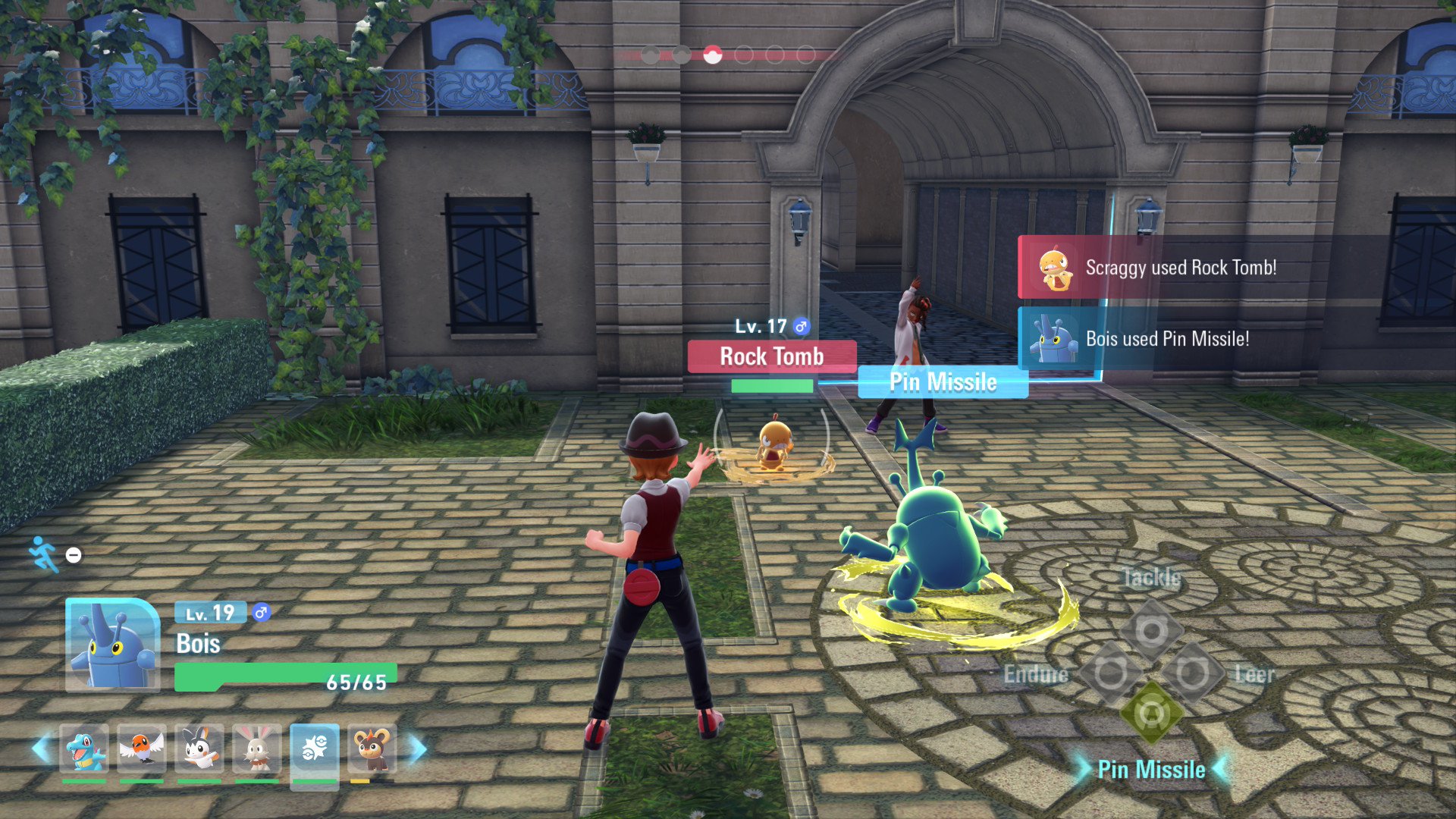This screenshot has height=819, width=1456.
Task: Click the running figure icon
Action: pyautogui.click(x=43, y=554)
